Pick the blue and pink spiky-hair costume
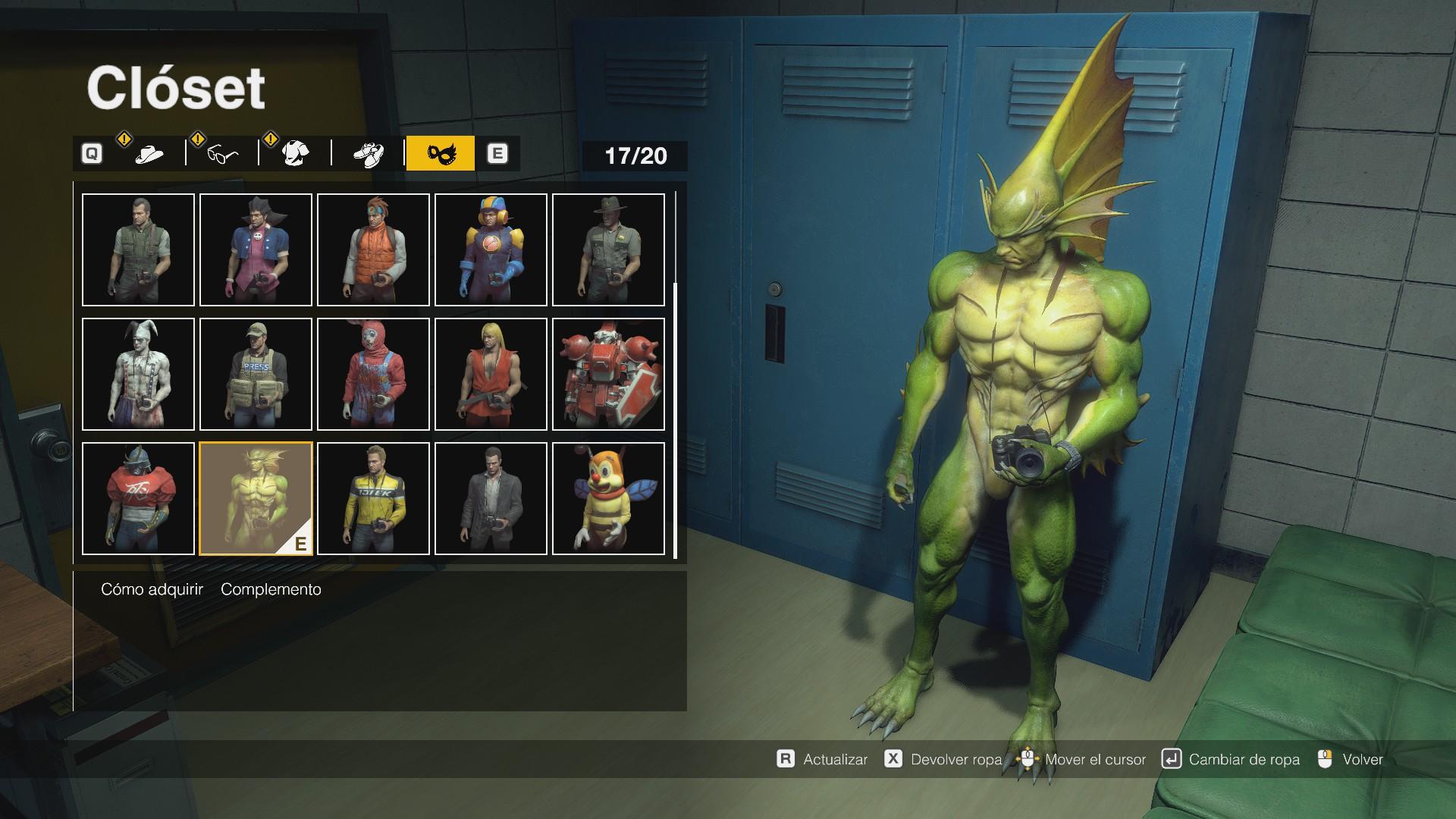 tap(256, 249)
